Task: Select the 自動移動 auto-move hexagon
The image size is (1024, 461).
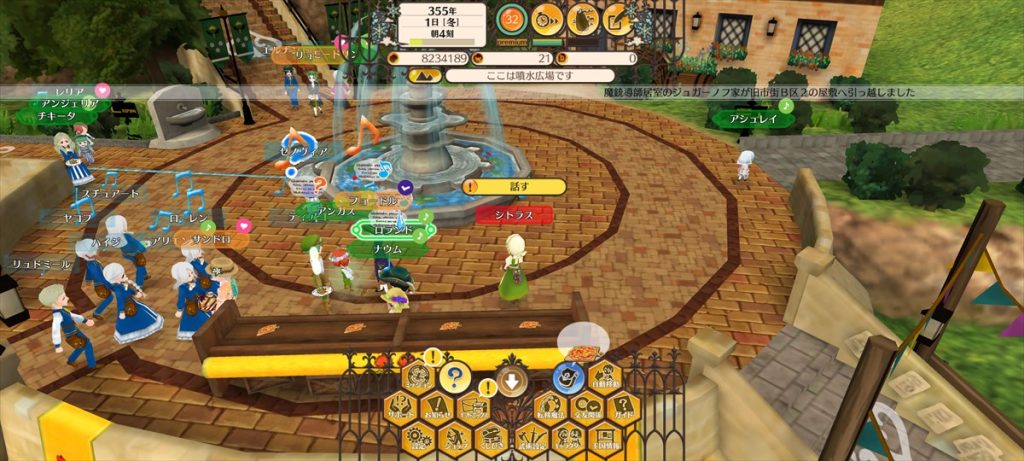Action: click(605, 377)
